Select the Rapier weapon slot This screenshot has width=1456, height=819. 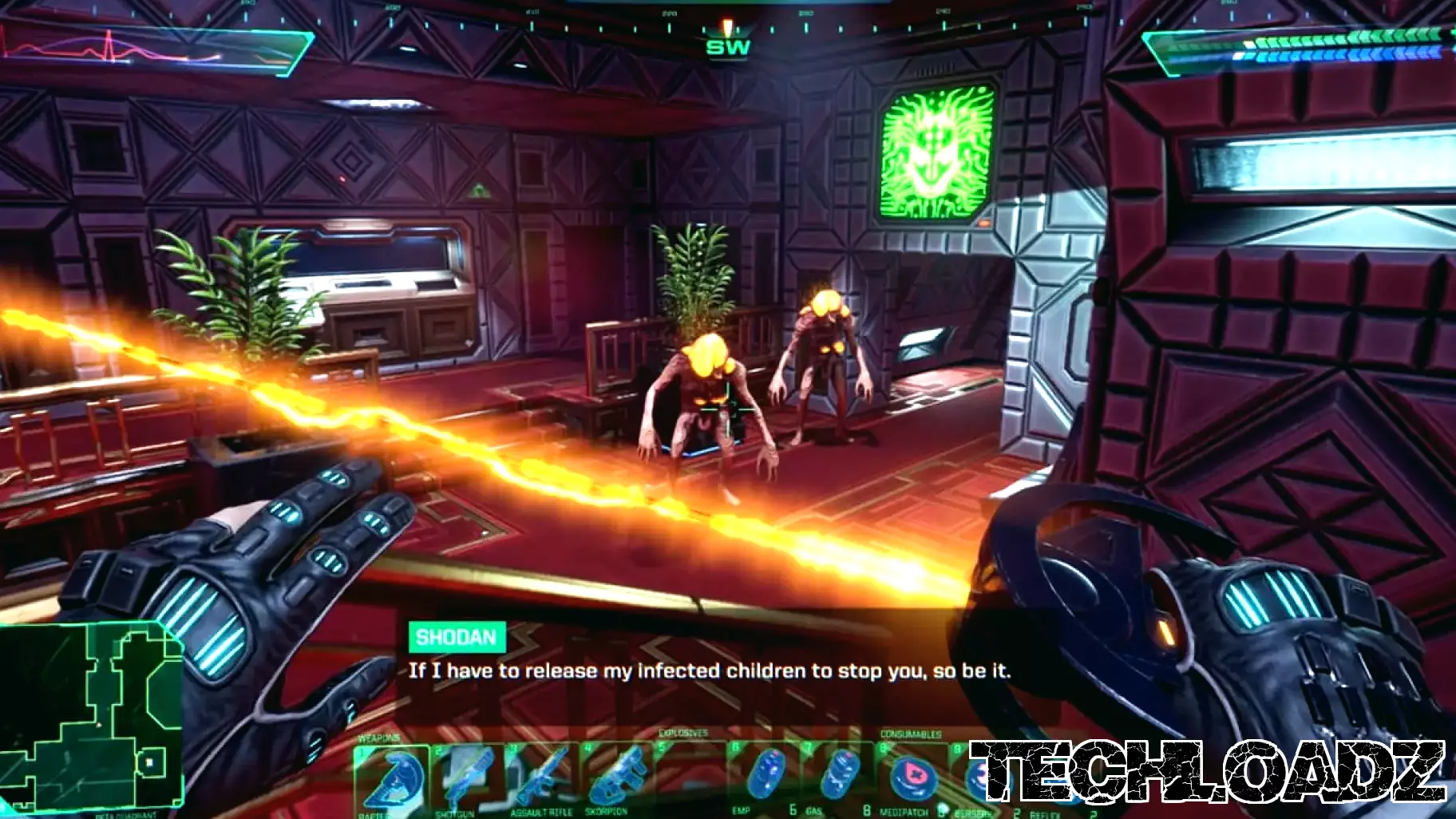391,776
